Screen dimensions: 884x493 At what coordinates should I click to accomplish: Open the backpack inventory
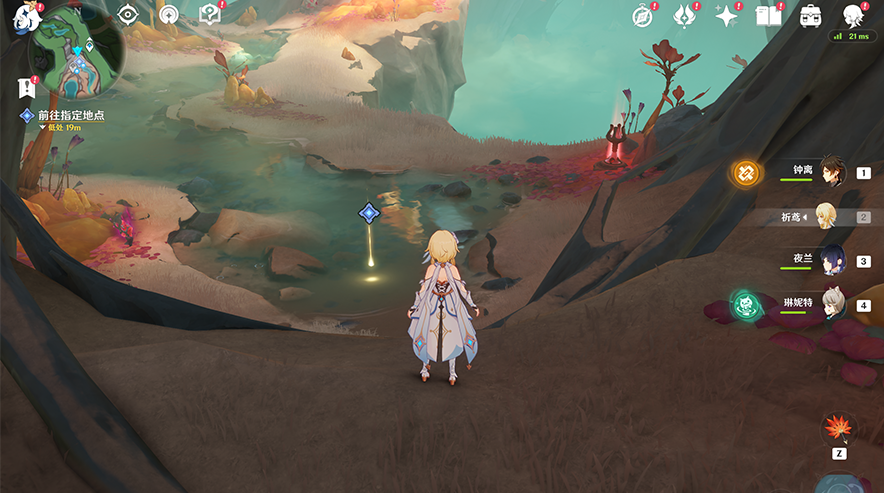(x=811, y=16)
